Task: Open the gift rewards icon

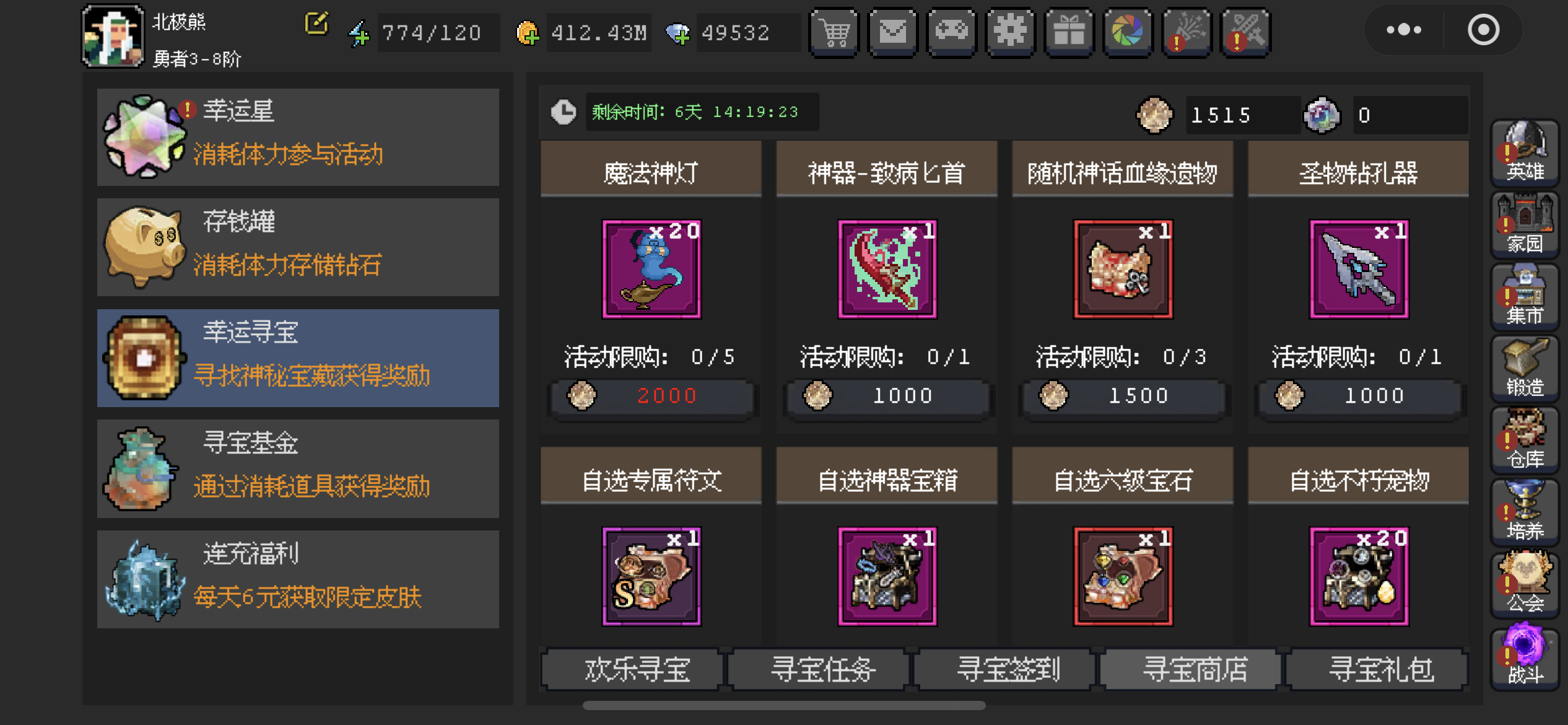Action: pos(1069,32)
